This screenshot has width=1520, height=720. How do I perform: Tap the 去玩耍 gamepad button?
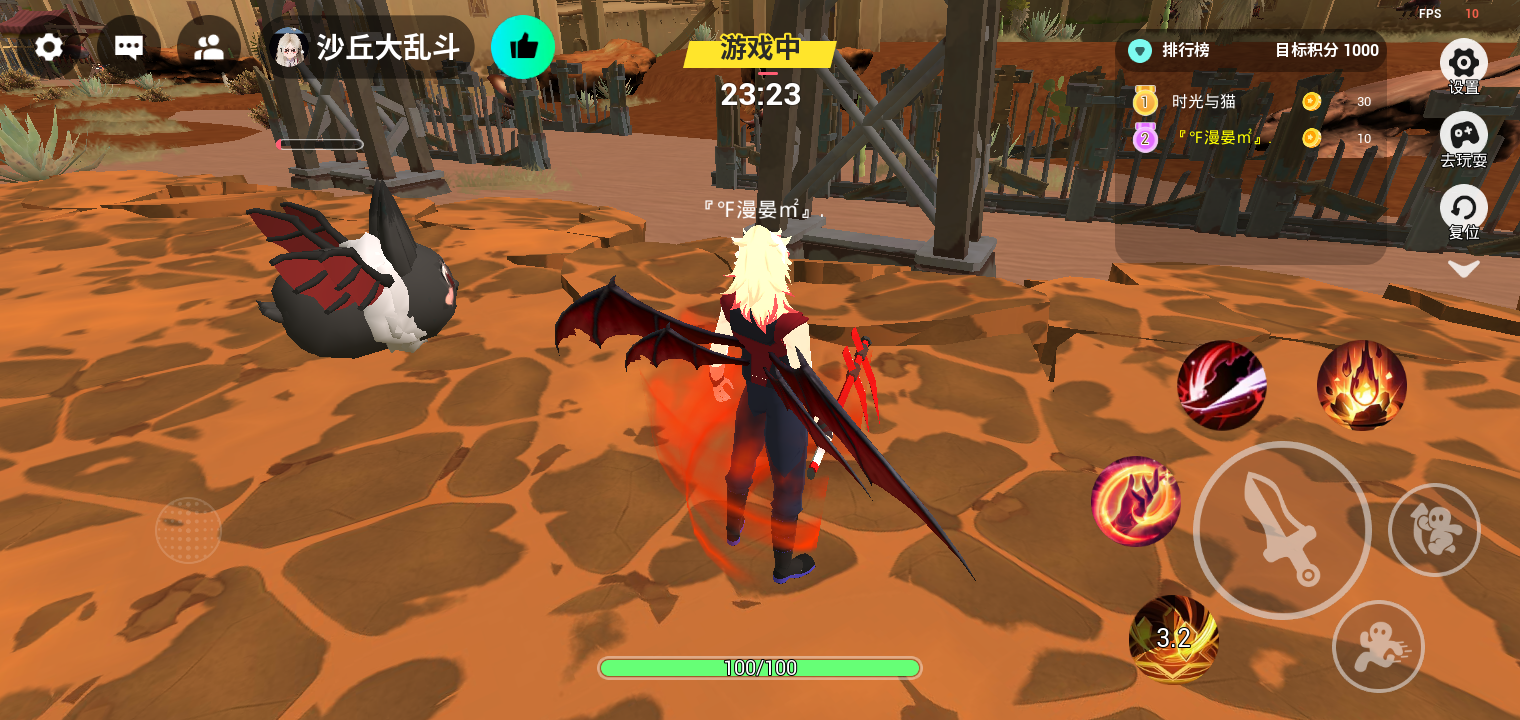pos(1463,138)
